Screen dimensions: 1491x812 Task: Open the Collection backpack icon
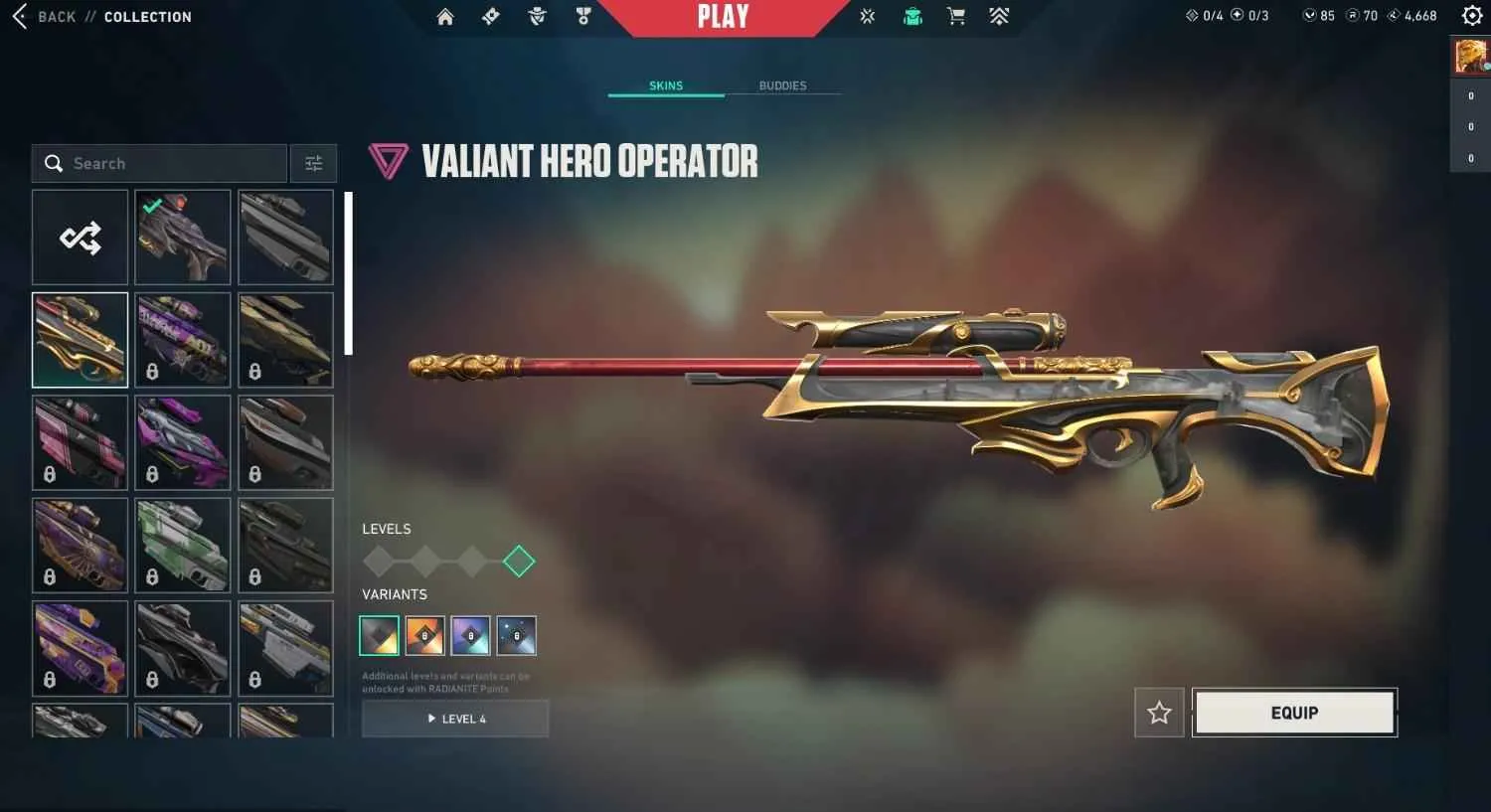click(x=912, y=16)
